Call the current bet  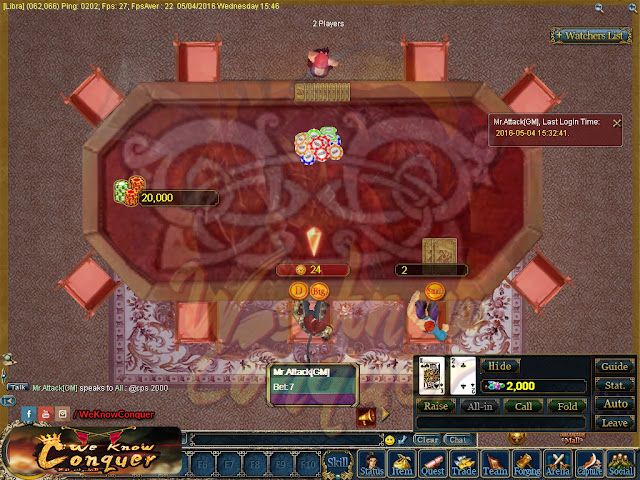(x=523, y=406)
